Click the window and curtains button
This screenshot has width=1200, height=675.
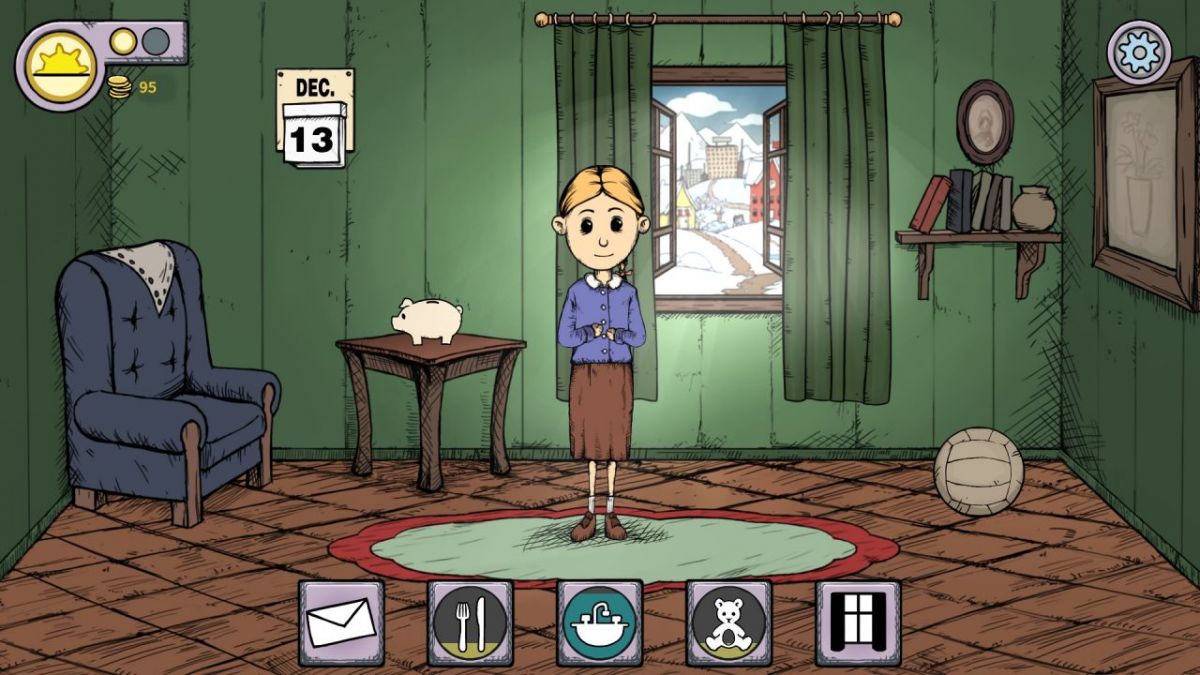pyautogui.click(x=857, y=622)
